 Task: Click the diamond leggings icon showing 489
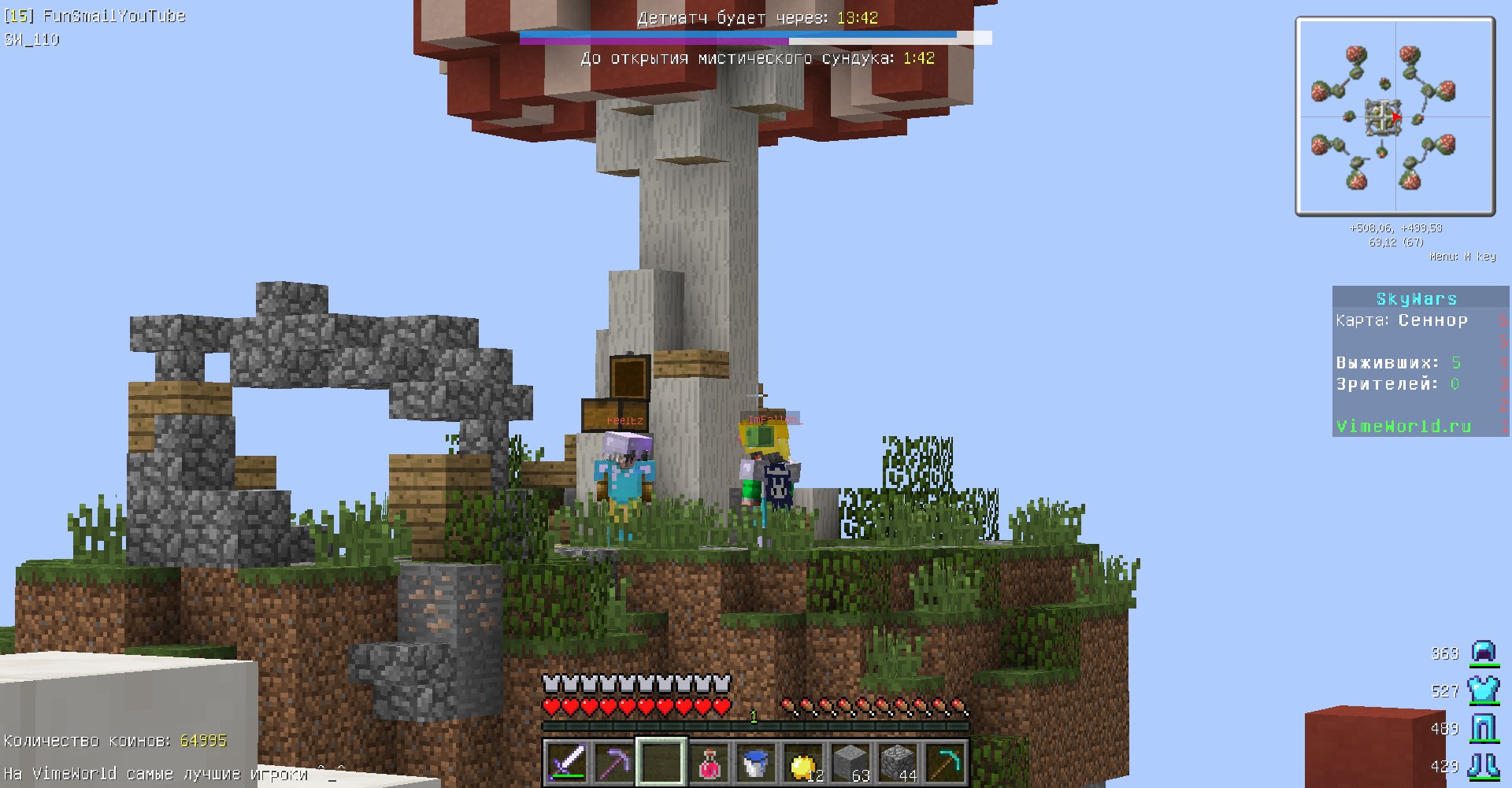point(1484,728)
